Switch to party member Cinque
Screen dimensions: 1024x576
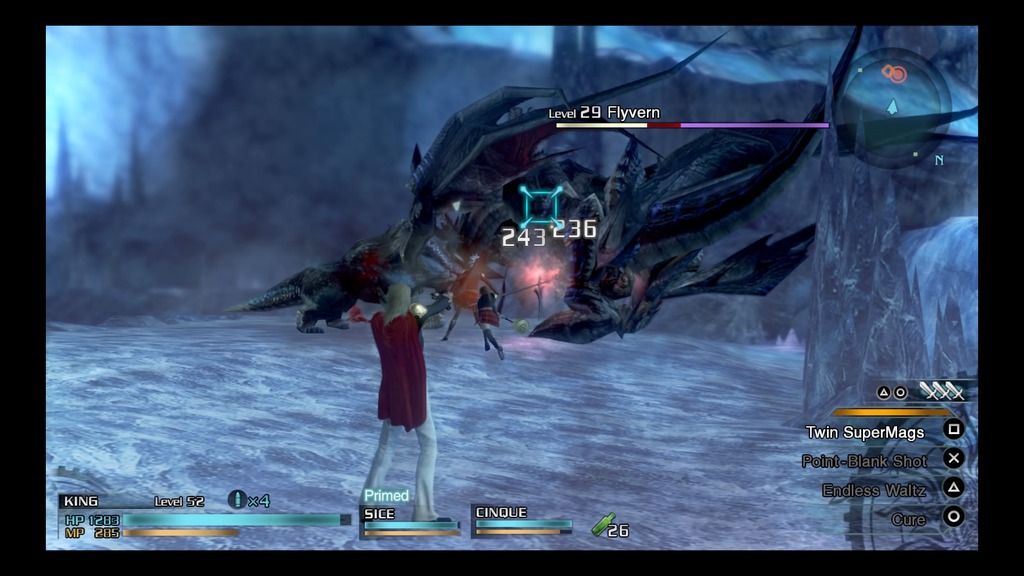tap(523, 520)
